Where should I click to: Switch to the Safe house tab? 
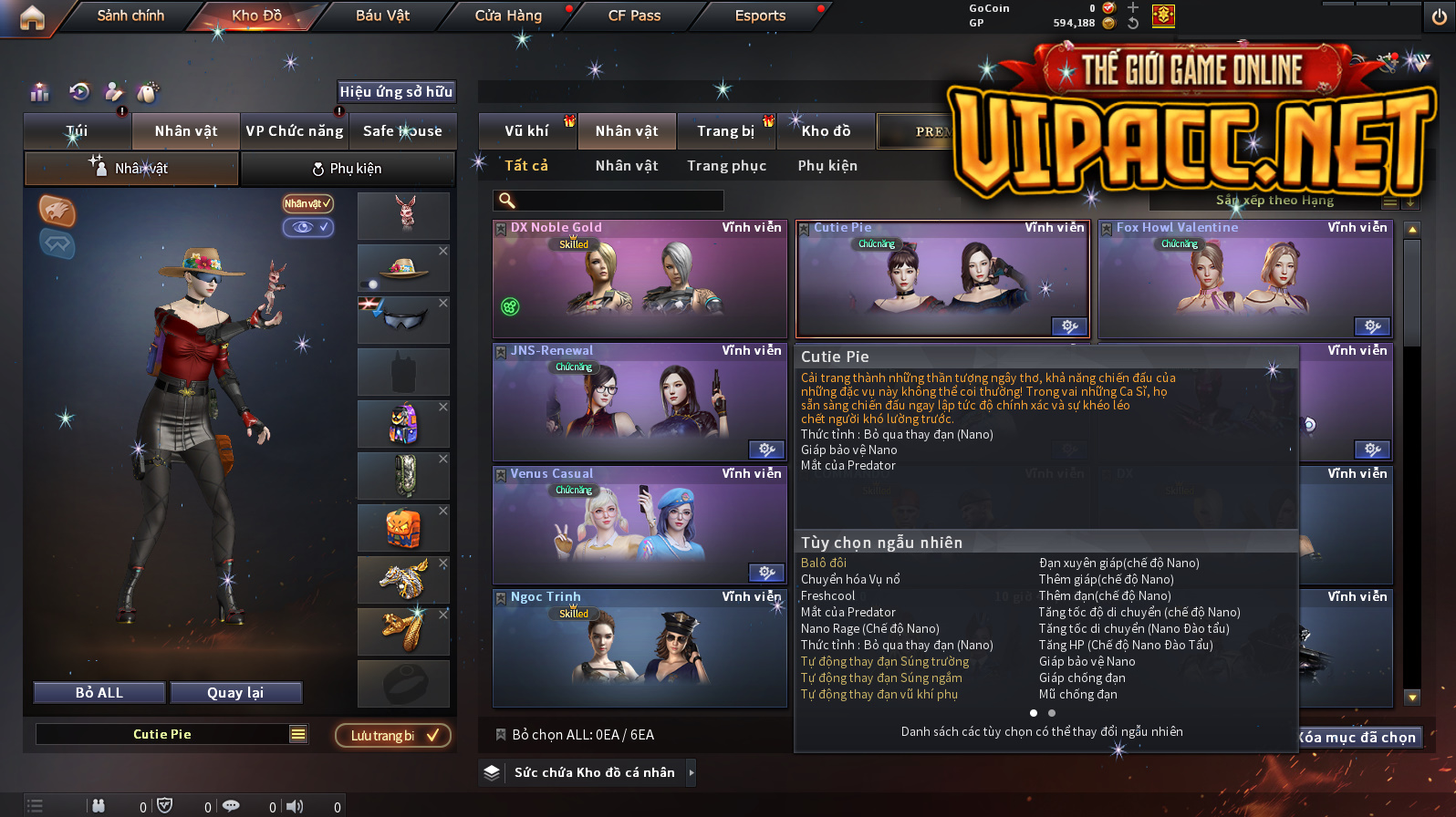pos(402,131)
